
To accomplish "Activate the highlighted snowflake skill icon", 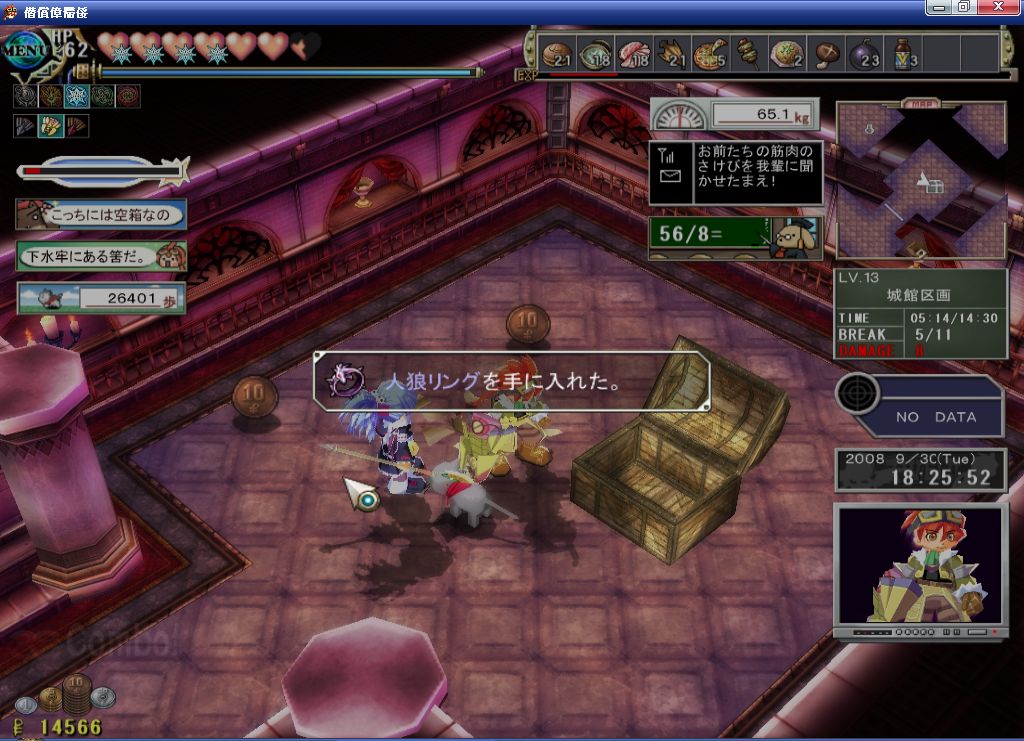I will pyautogui.click(x=76, y=96).
